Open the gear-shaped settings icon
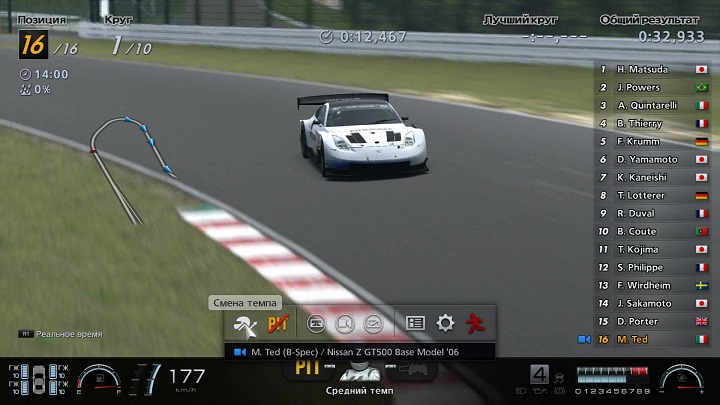Image resolution: width=720 pixels, height=405 pixels. 445,323
